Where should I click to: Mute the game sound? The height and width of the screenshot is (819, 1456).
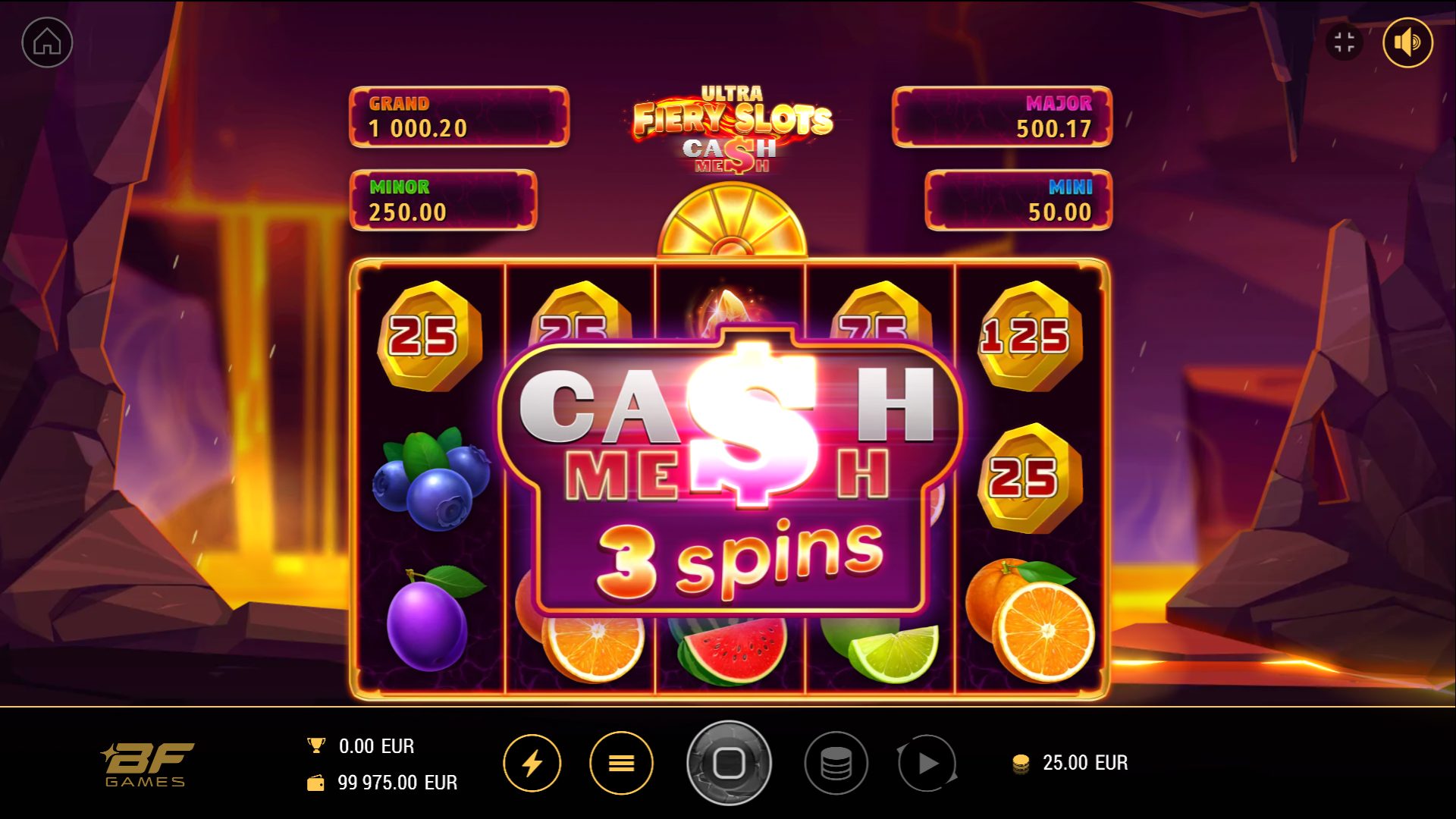pos(1408,42)
